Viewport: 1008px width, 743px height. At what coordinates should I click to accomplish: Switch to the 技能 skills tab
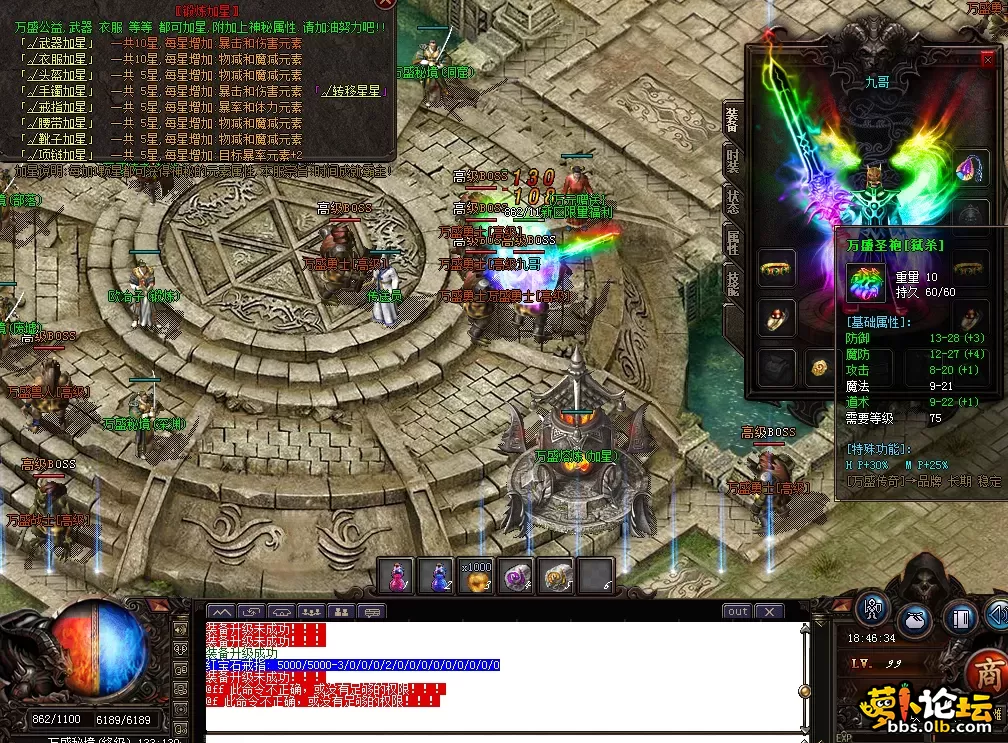point(732,284)
